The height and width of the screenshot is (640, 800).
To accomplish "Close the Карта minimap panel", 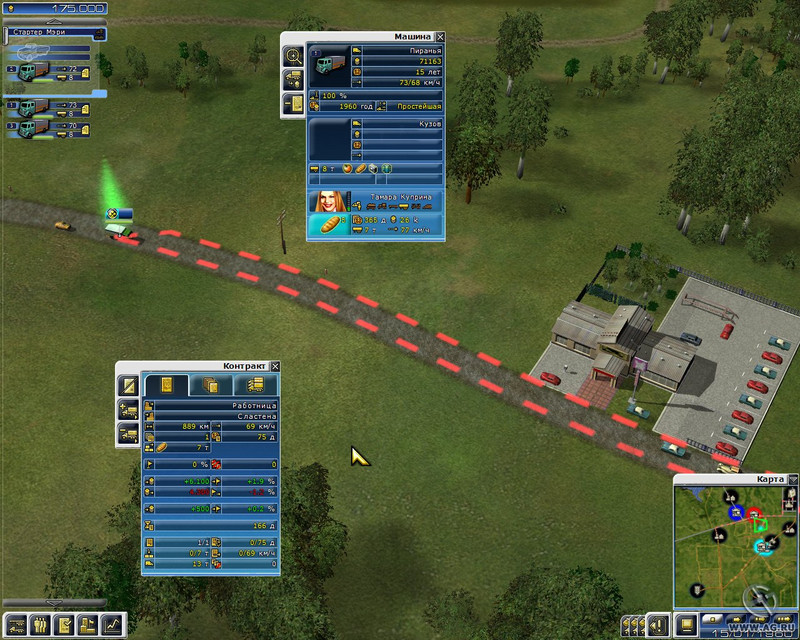I will coord(792,480).
